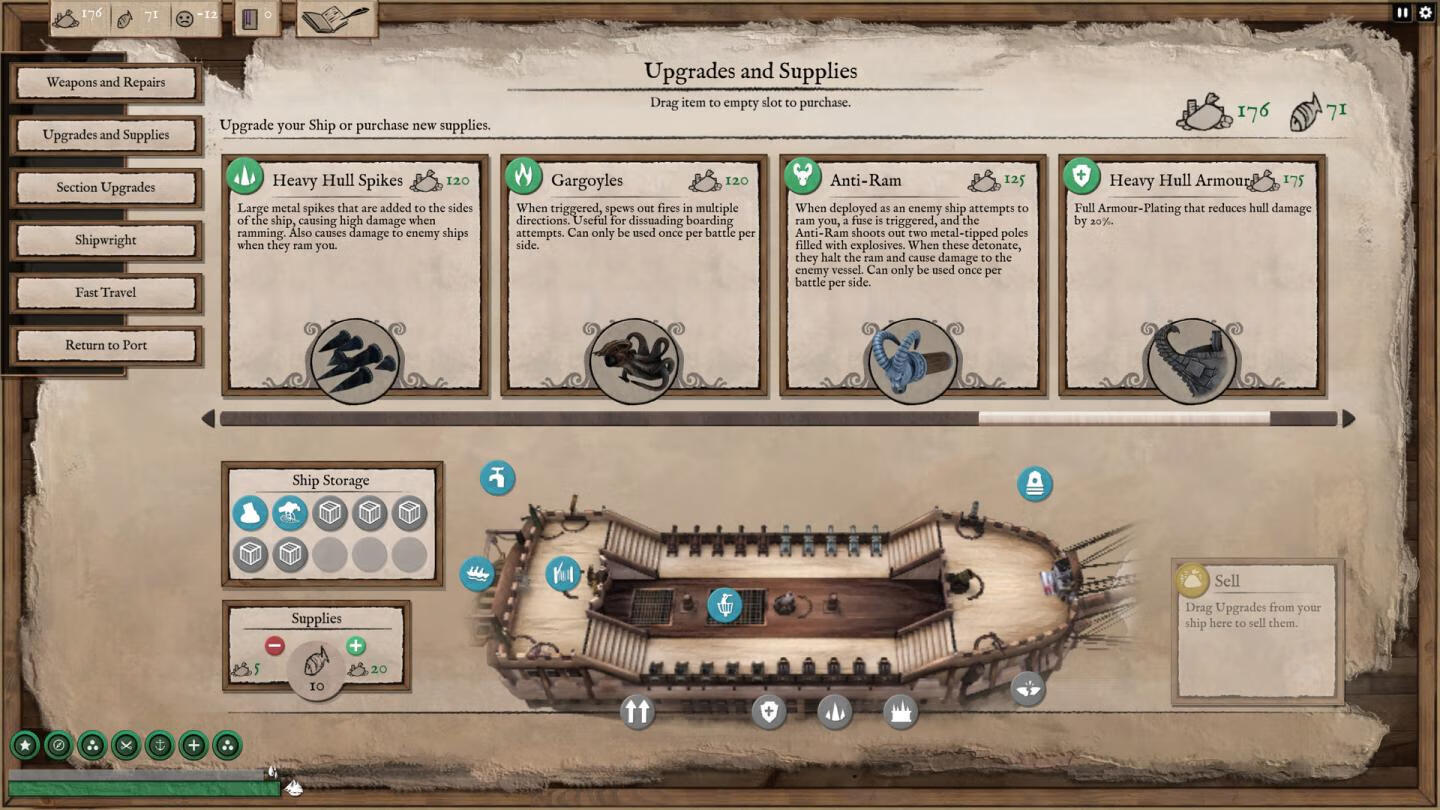
Task: Increase supplies with the green plus button
Action: (x=355, y=646)
